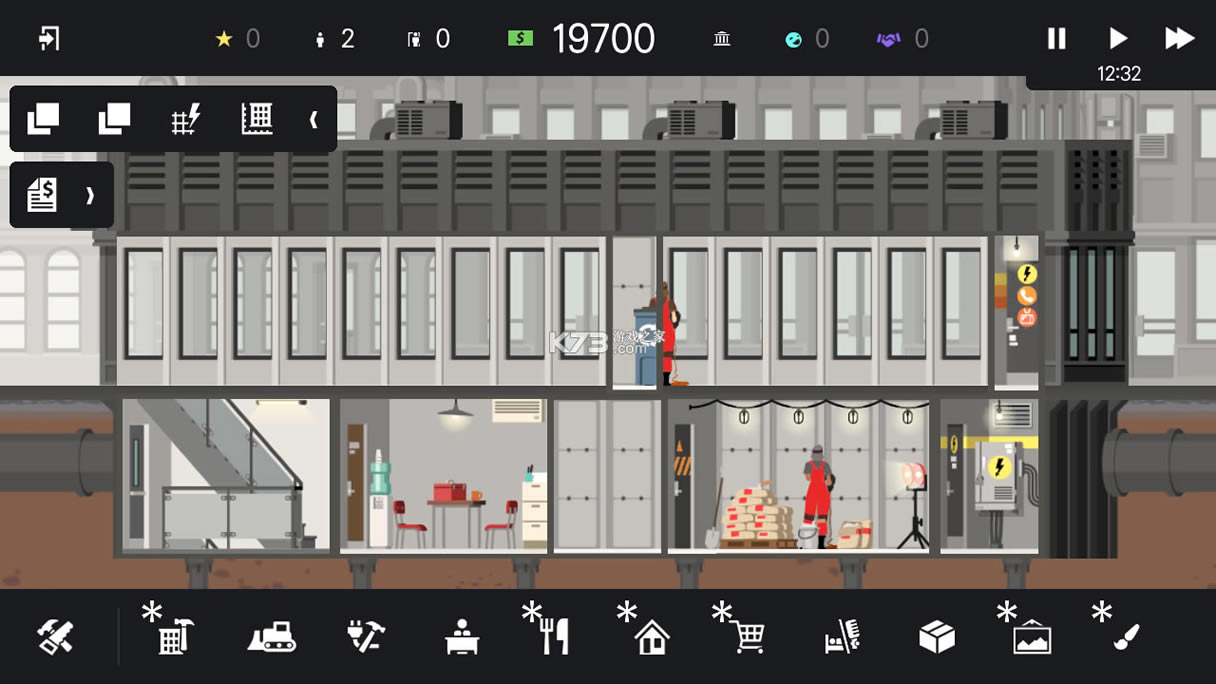Select the office desk category
Image resolution: width=1216 pixels, height=684 pixels.
(x=461, y=636)
